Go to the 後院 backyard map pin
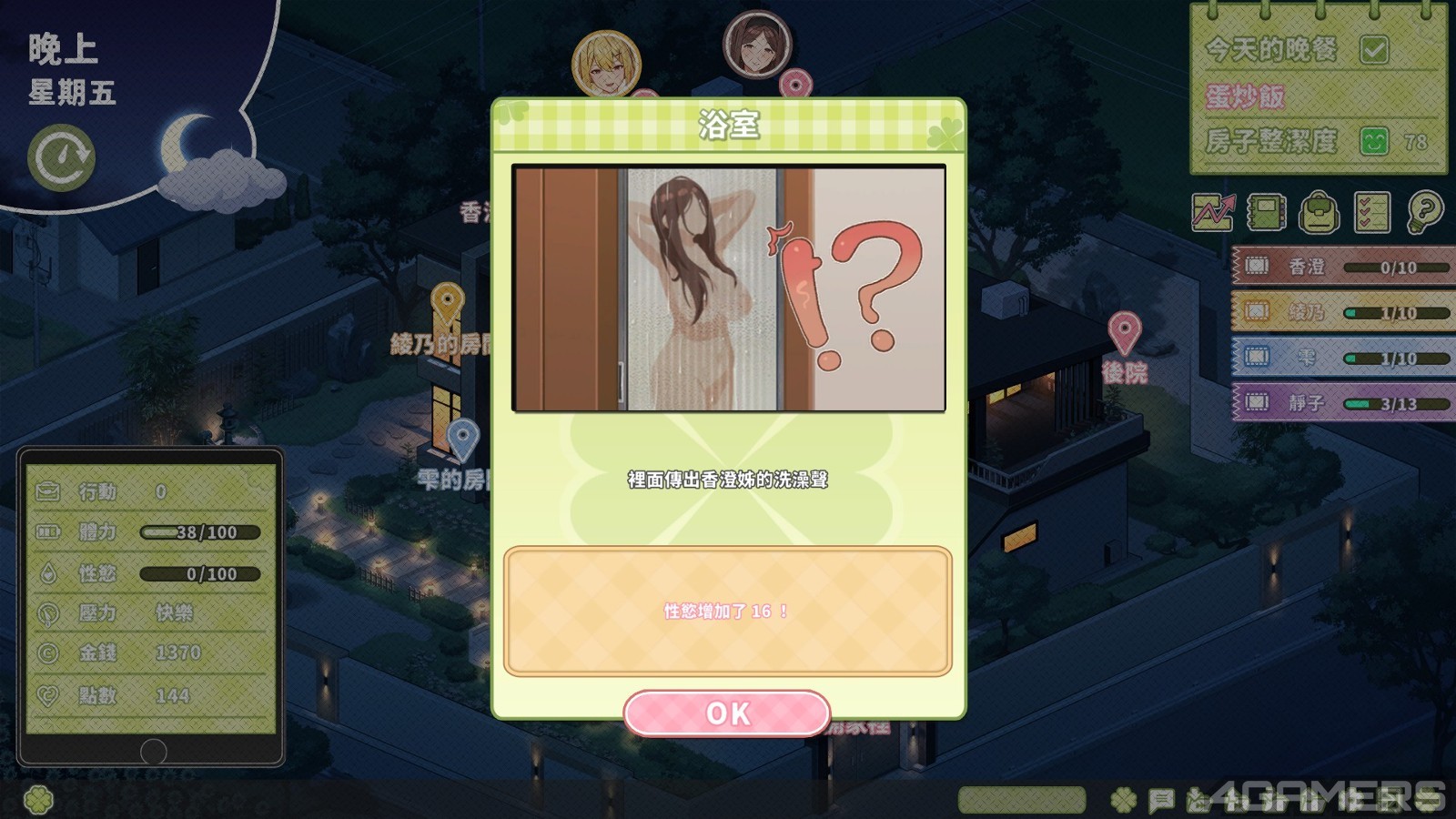 1125,332
